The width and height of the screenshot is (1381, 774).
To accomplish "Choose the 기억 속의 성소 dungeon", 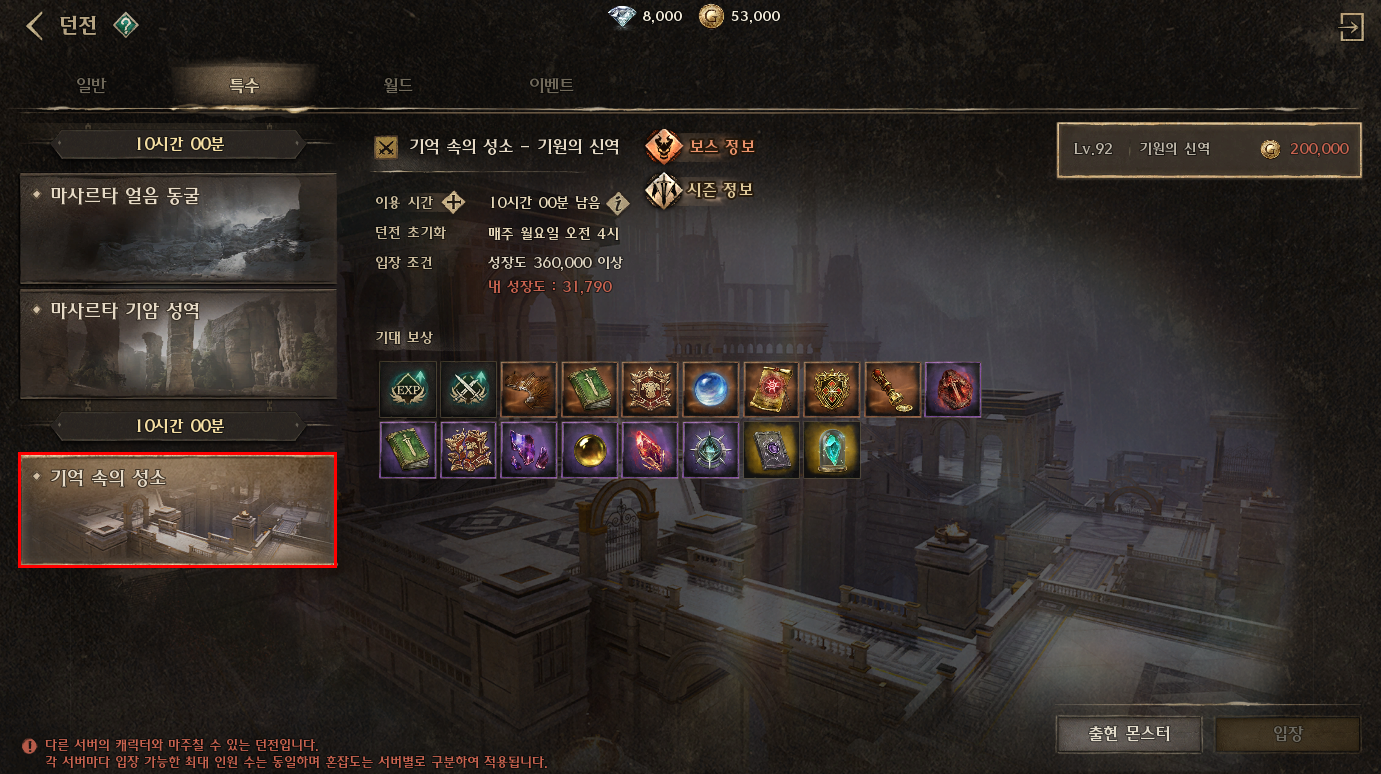I will 178,510.
